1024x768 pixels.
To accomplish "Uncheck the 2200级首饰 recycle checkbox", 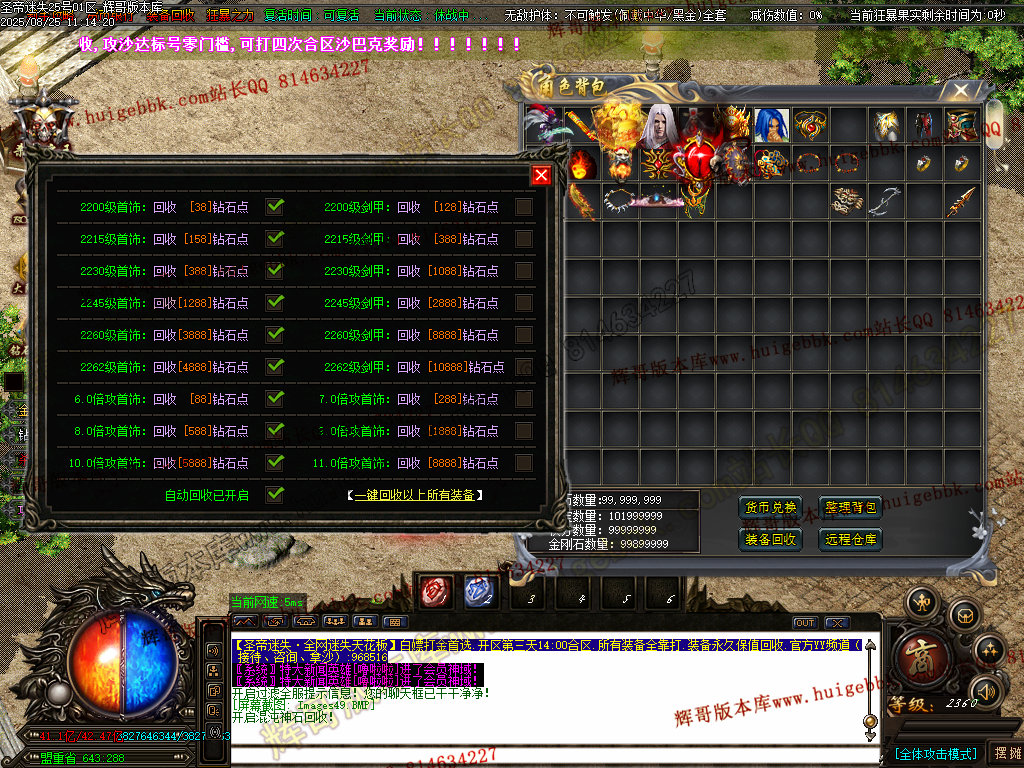I will point(275,207).
